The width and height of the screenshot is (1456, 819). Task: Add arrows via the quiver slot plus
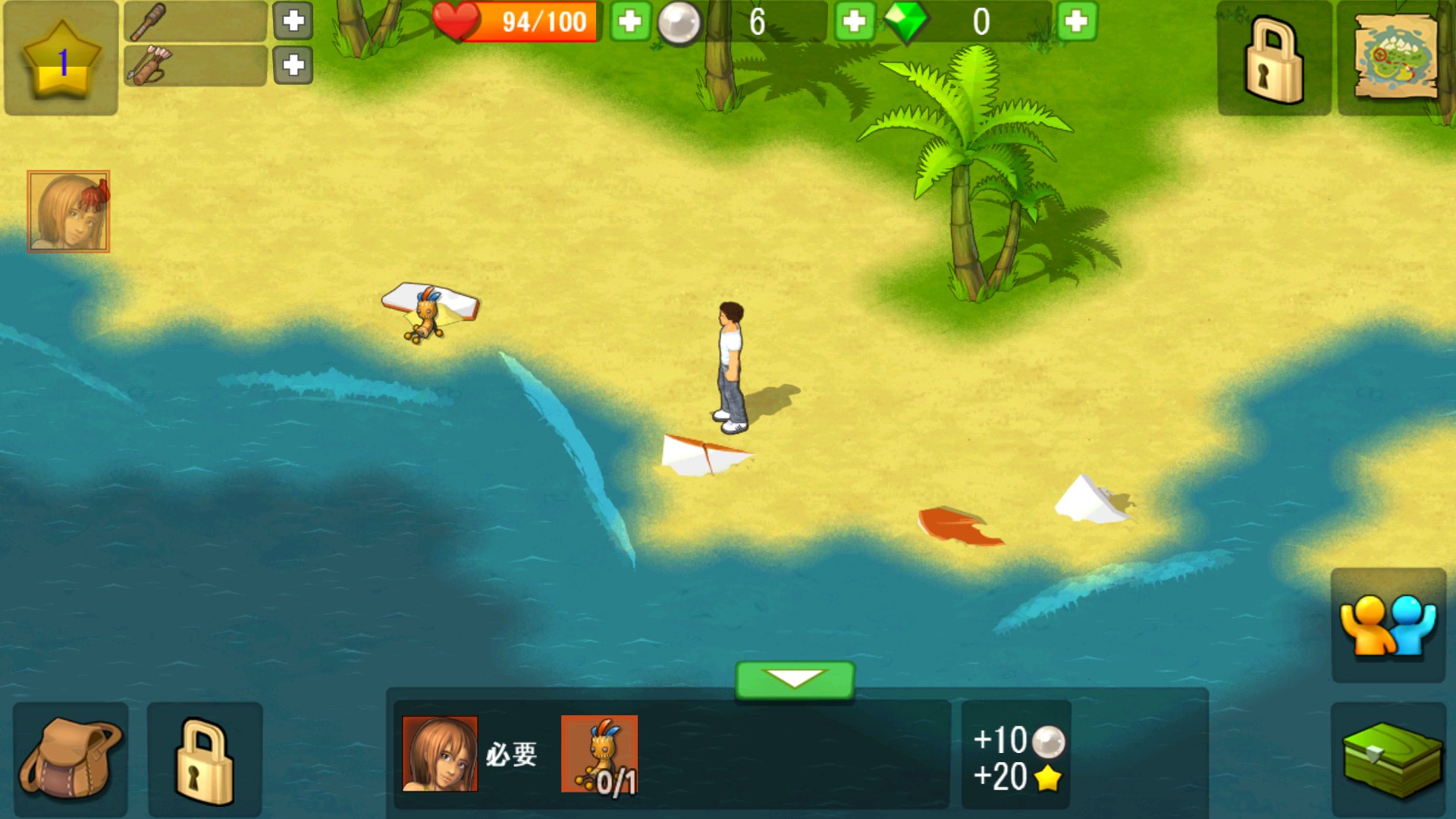(293, 65)
